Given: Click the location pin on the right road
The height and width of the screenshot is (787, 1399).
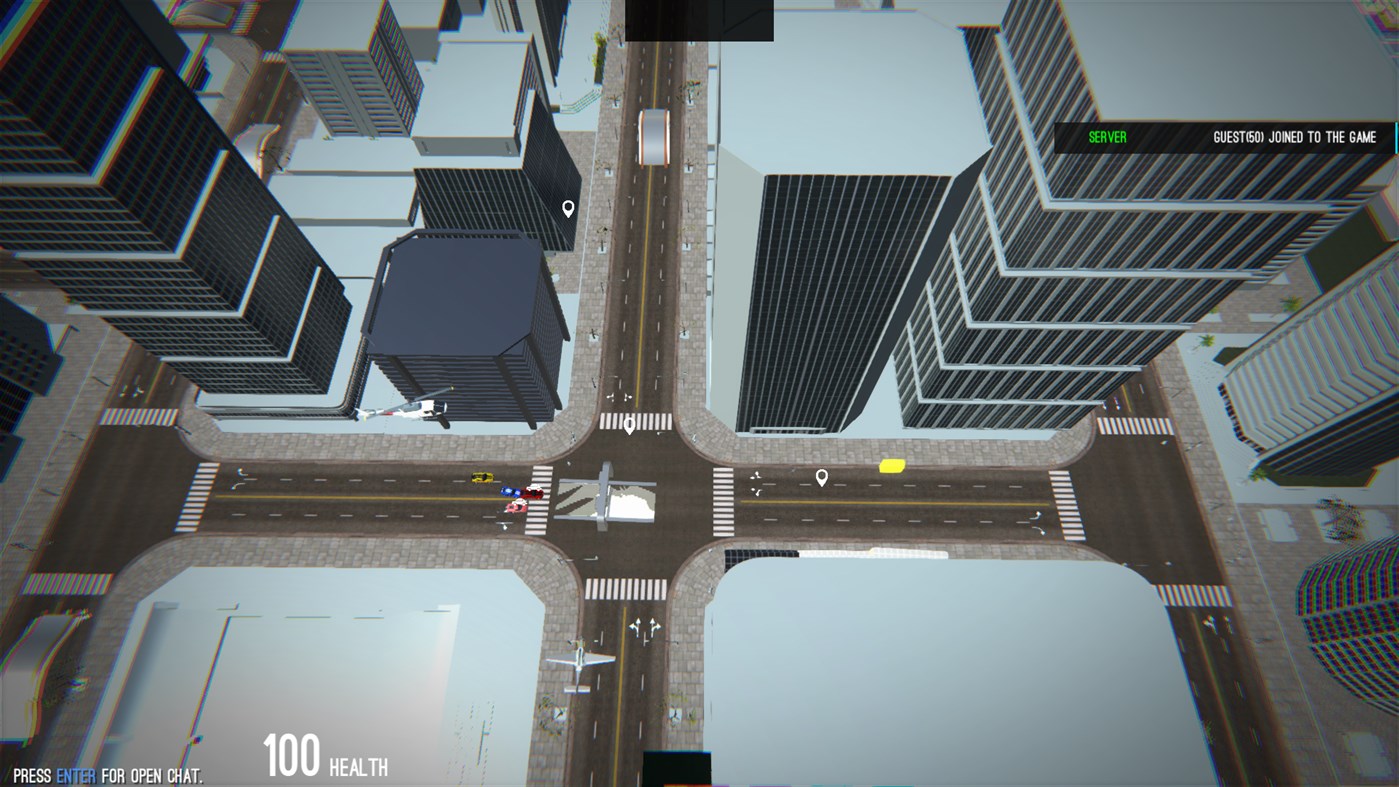Looking at the screenshot, I should 821,477.
